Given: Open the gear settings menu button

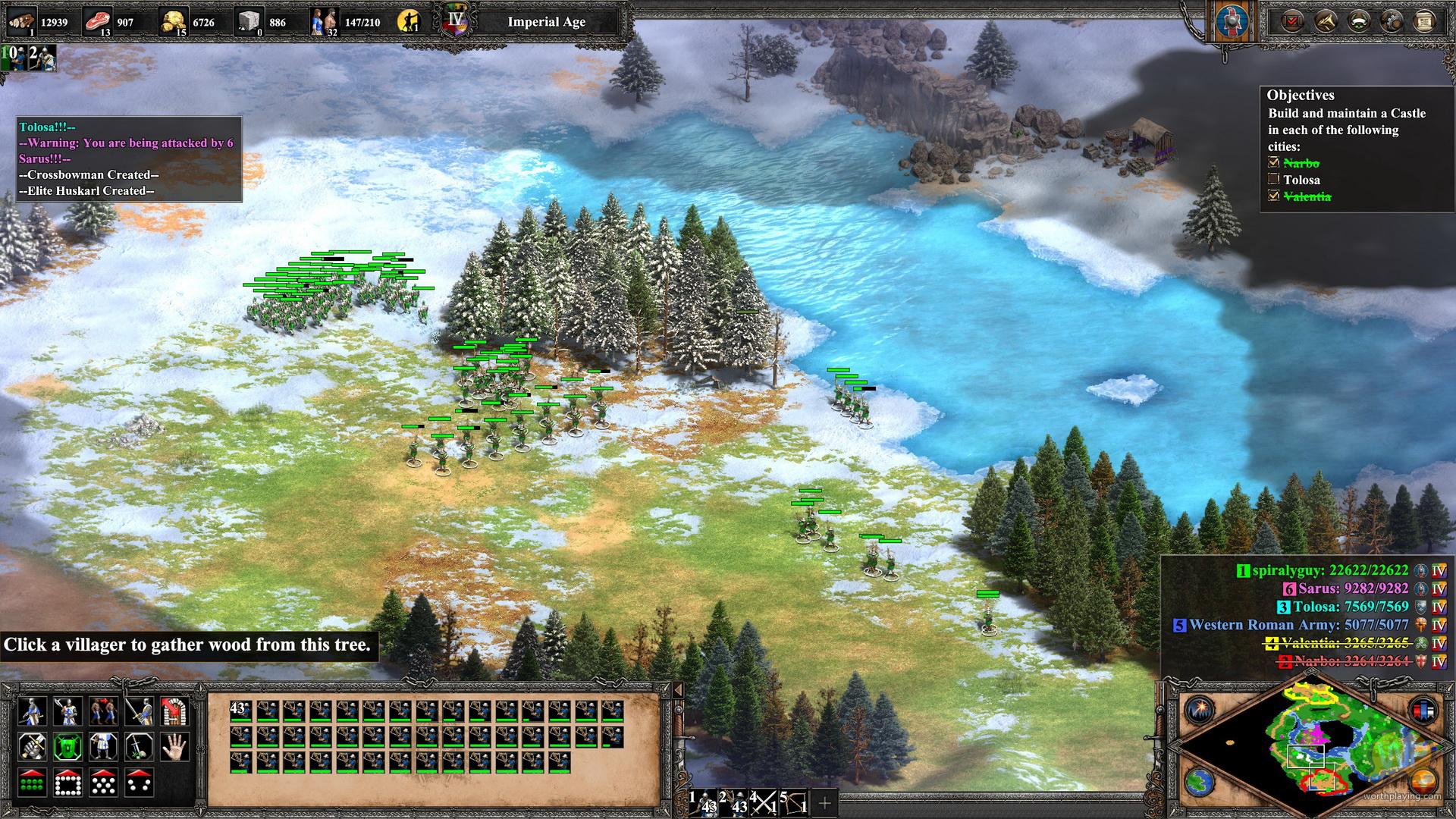Looking at the screenshot, I should coord(1392,21).
